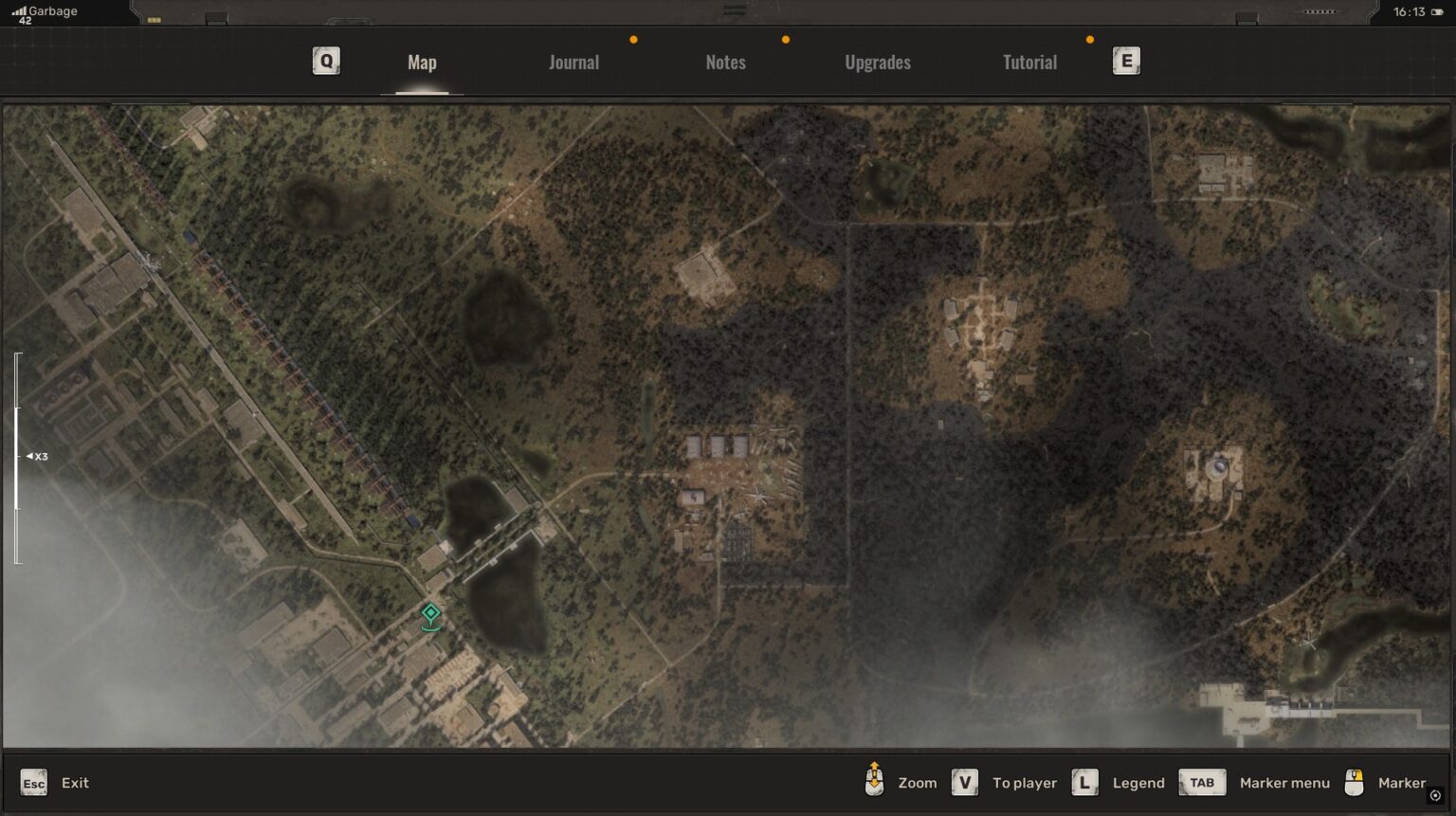The height and width of the screenshot is (816, 1456).
Task: Switch to the Journal tab
Action: (573, 62)
